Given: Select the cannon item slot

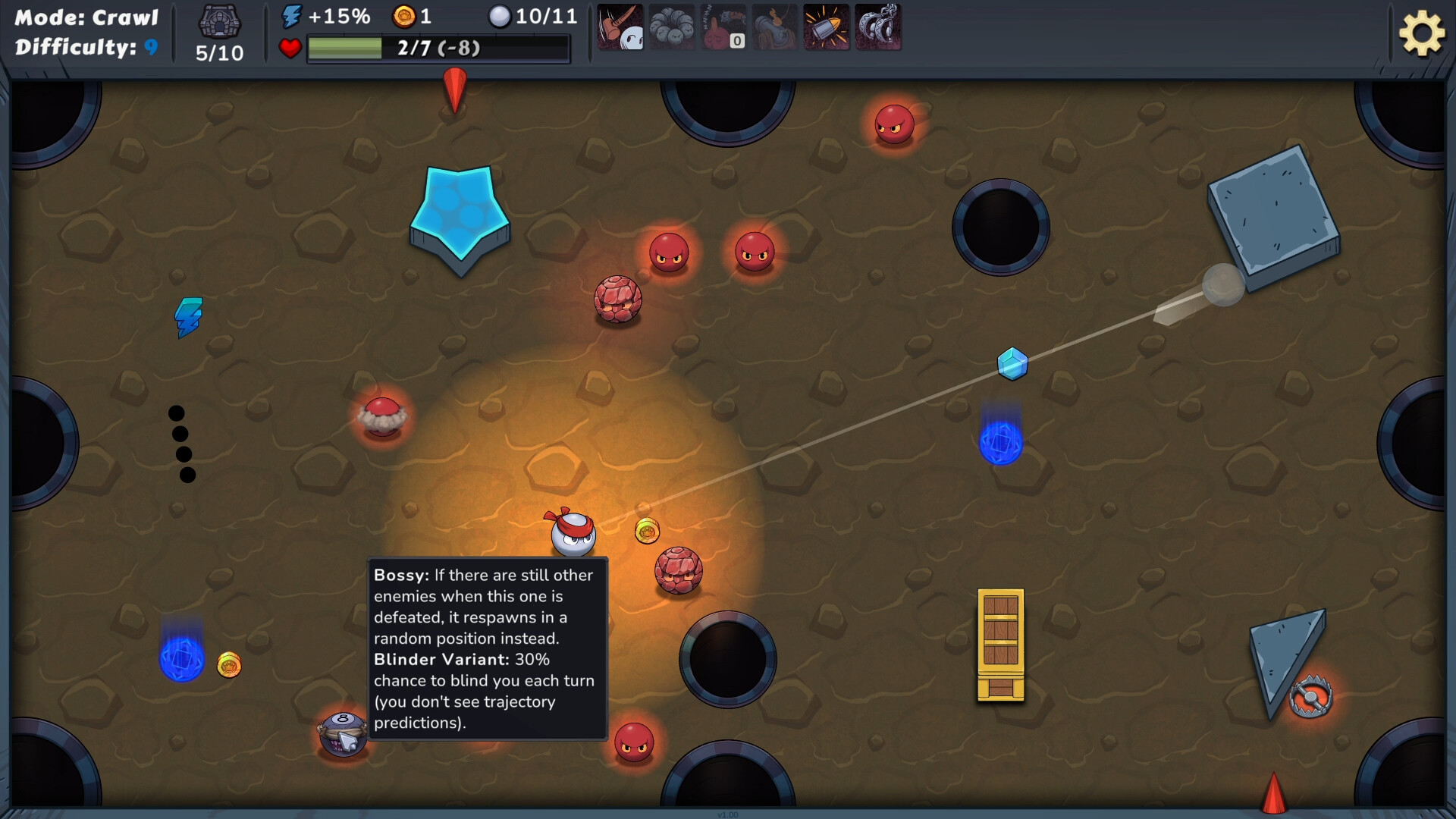Looking at the screenshot, I should click(x=775, y=27).
